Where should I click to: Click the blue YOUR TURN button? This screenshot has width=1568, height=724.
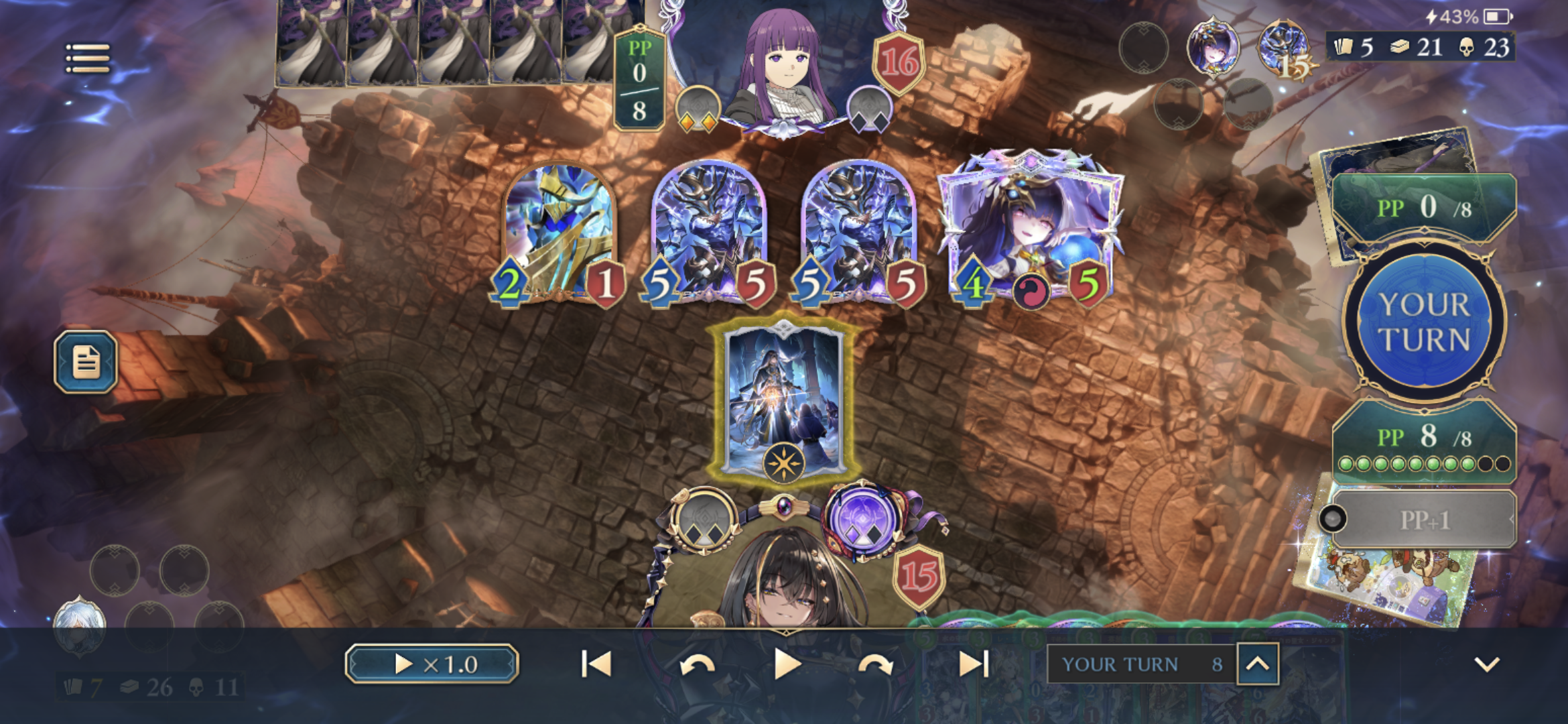pos(1425,322)
